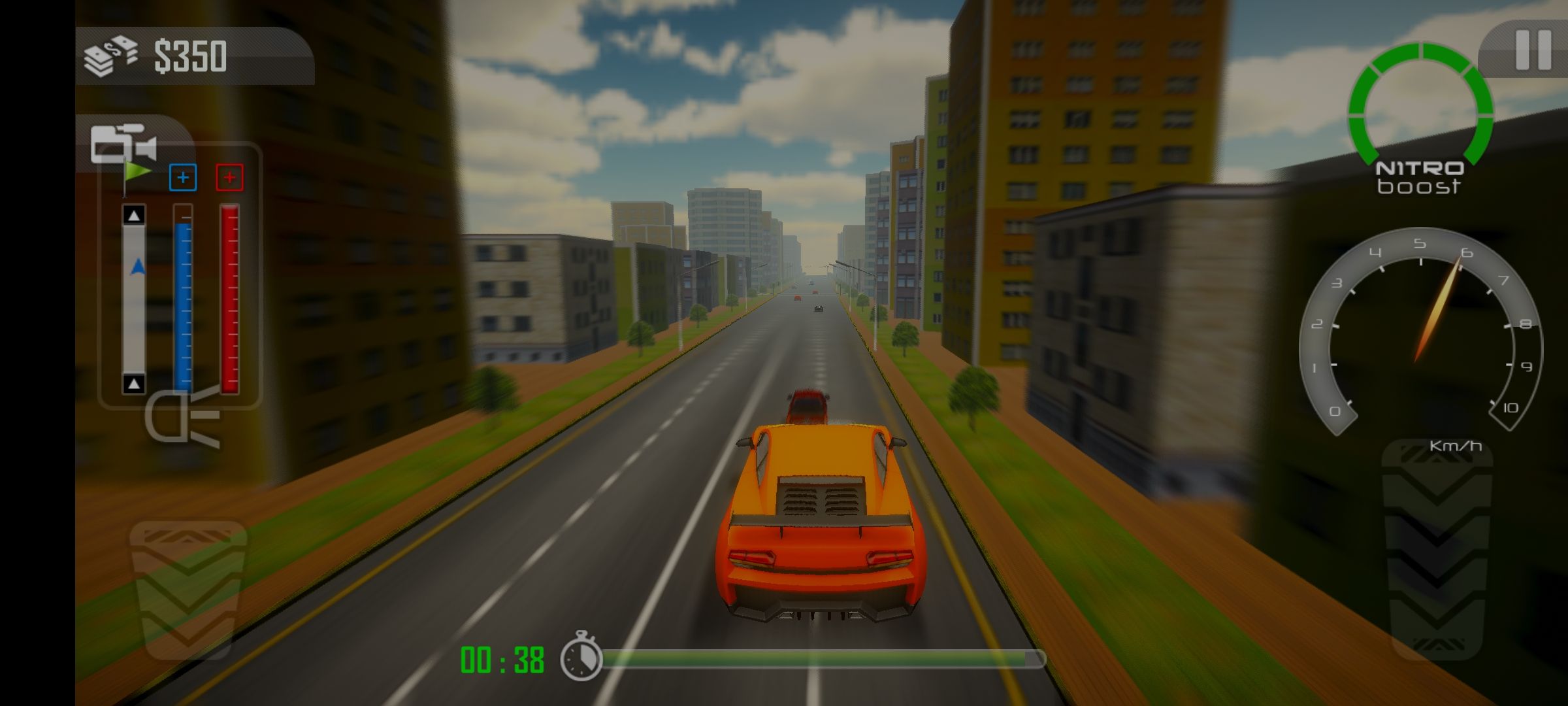Toggle the headlights icon

pos(182,418)
